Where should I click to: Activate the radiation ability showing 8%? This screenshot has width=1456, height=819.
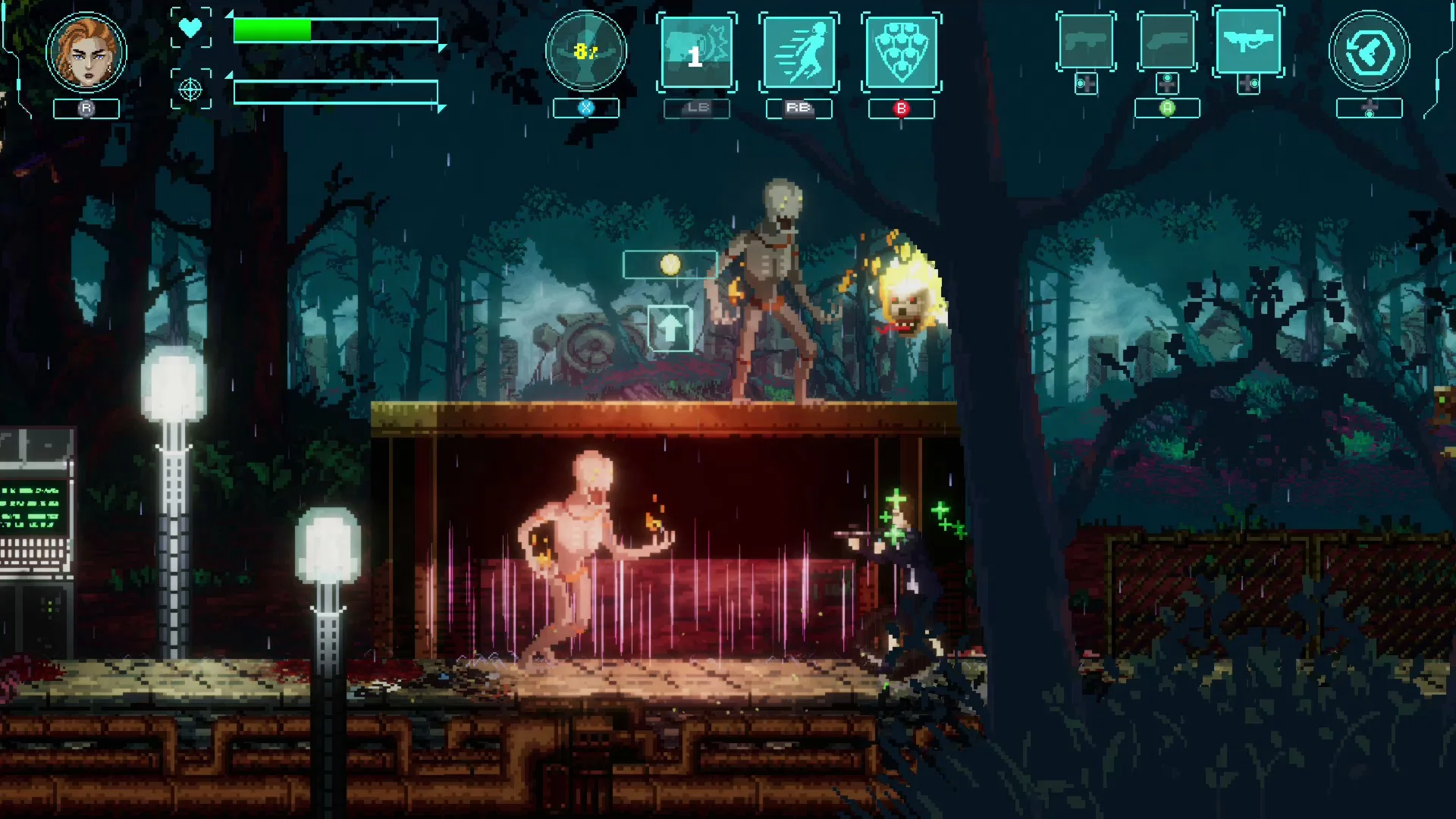585,52
